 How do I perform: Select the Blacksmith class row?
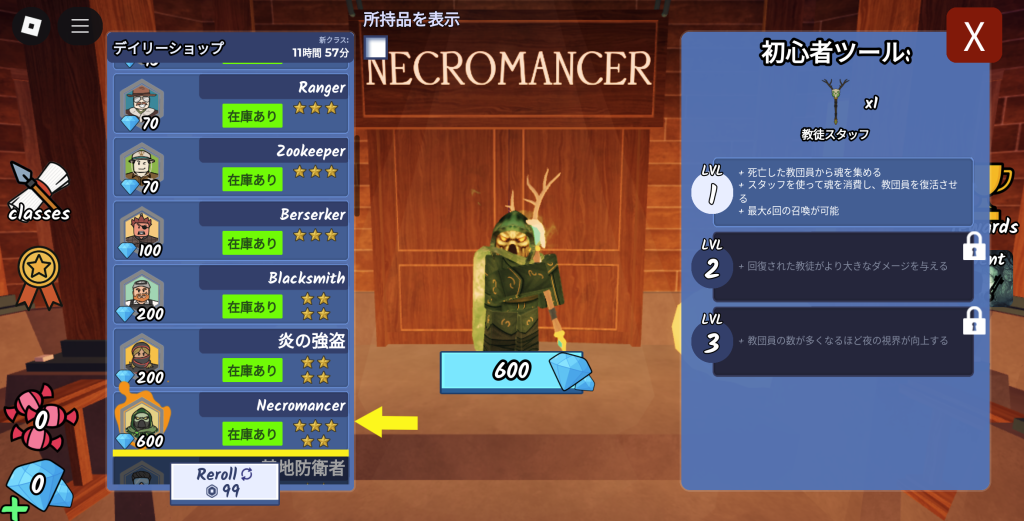[231, 293]
